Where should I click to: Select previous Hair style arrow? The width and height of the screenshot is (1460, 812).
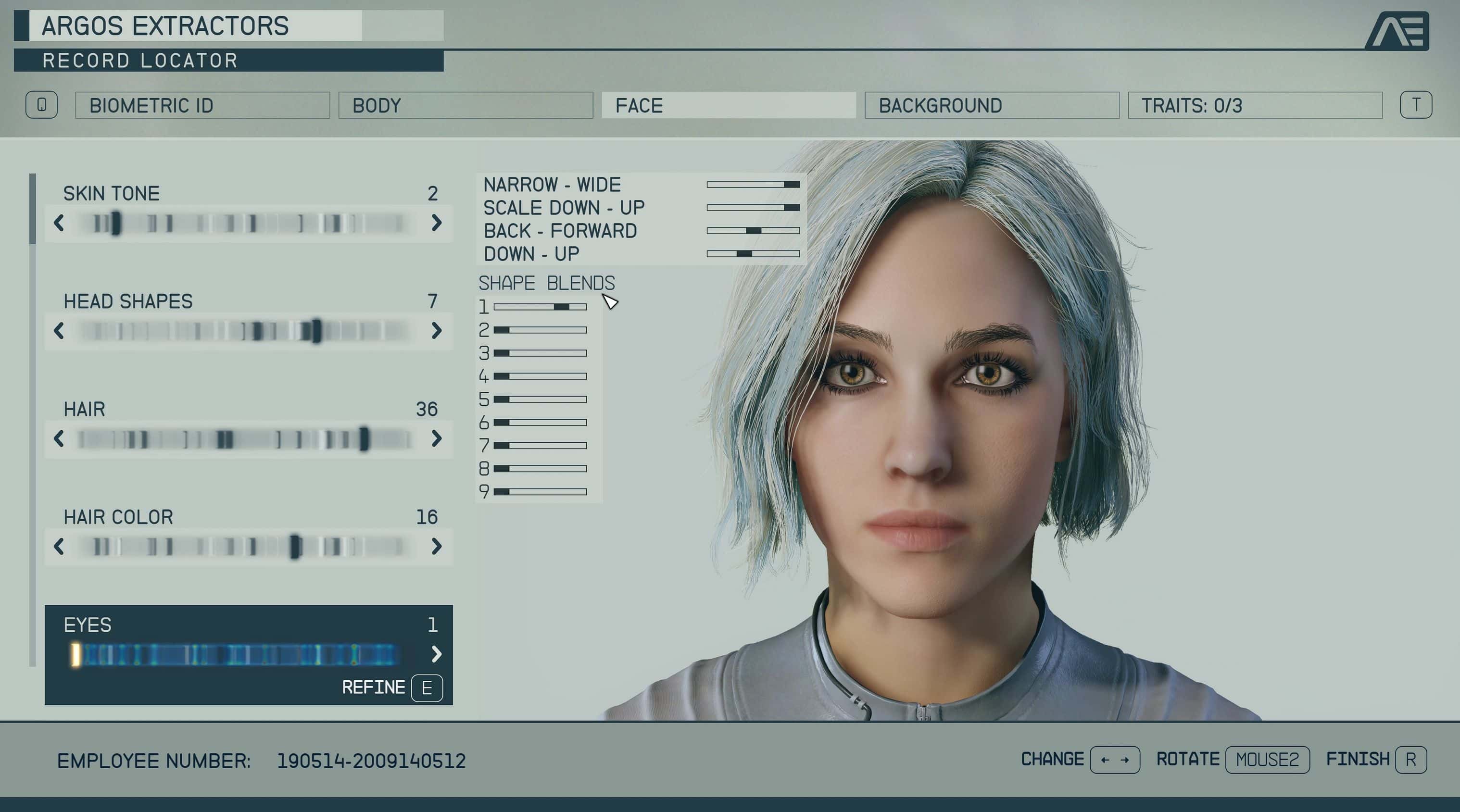59,438
